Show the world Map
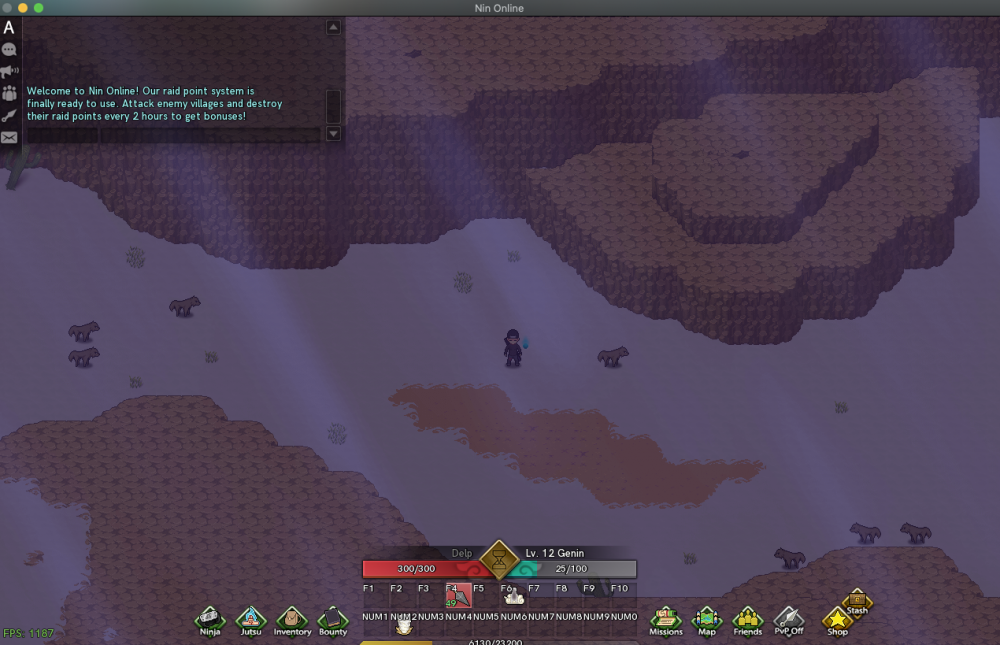Screen dimensions: 1000x645 click(x=707, y=619)
